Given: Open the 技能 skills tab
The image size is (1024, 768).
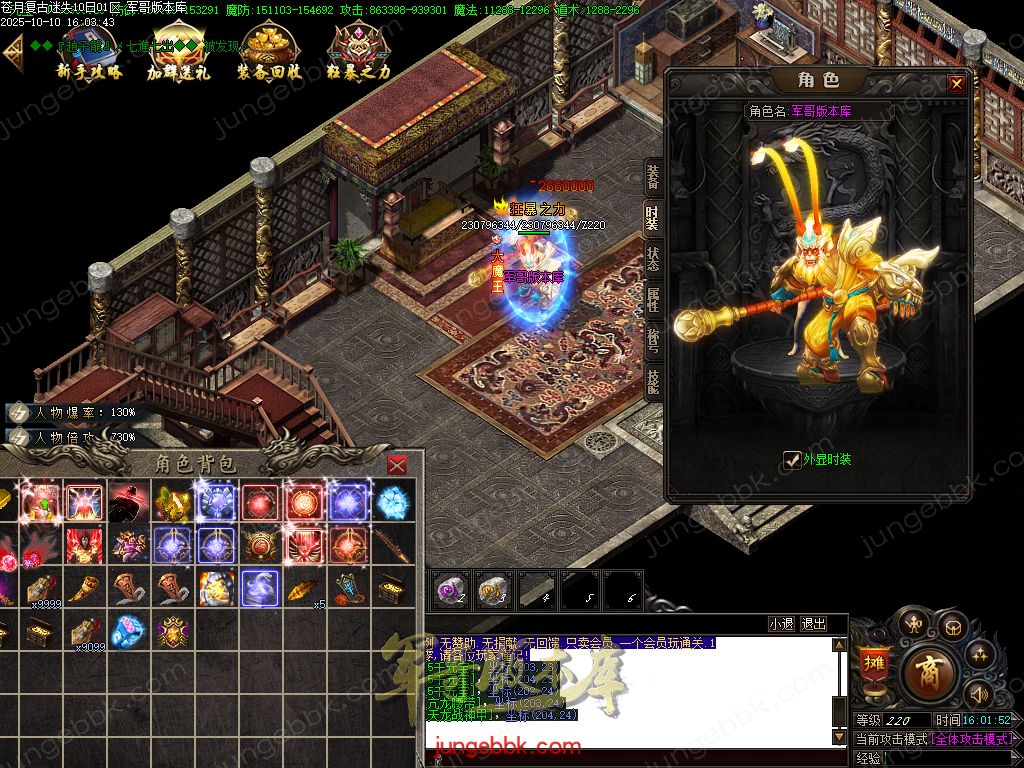Looking at the screenshot, I should pos(652,380).
